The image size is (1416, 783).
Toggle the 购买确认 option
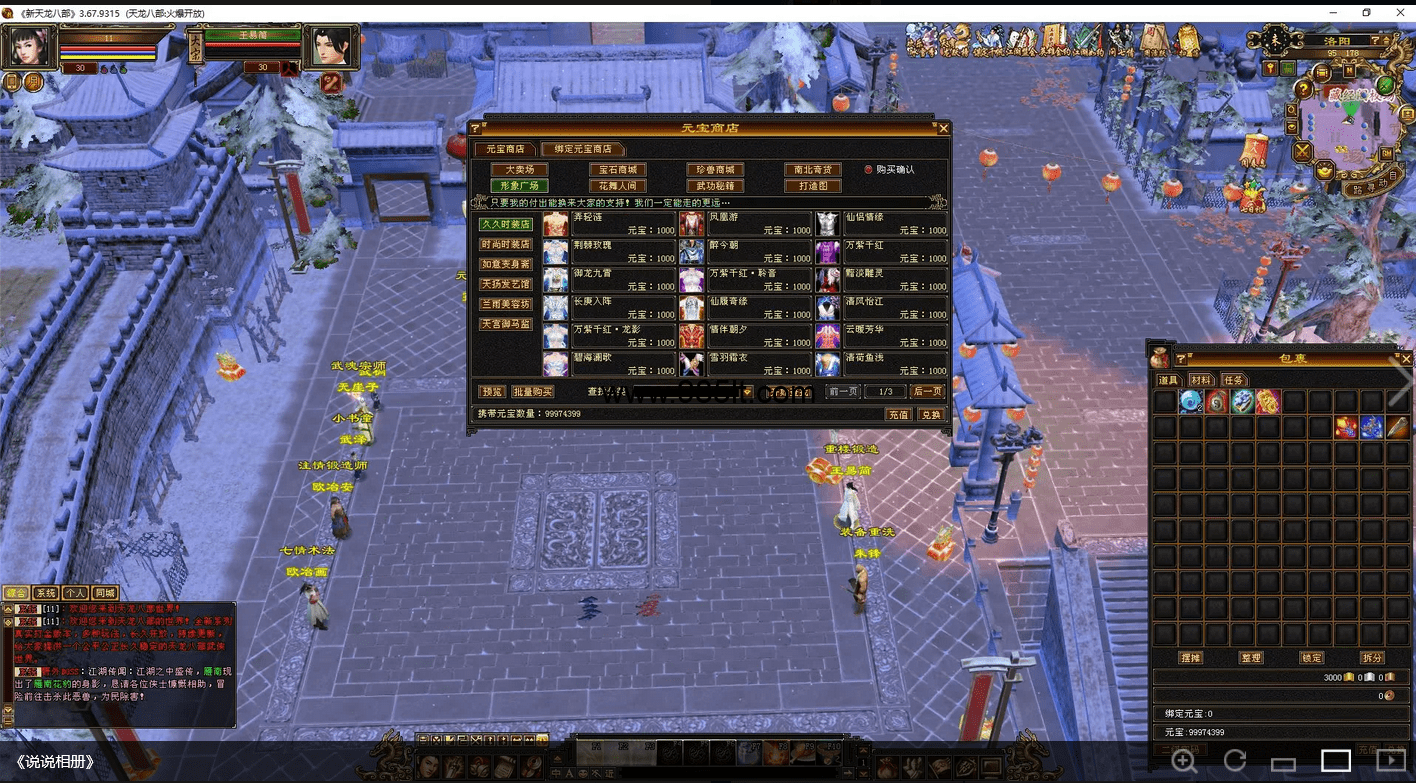[x=868, y=170]
